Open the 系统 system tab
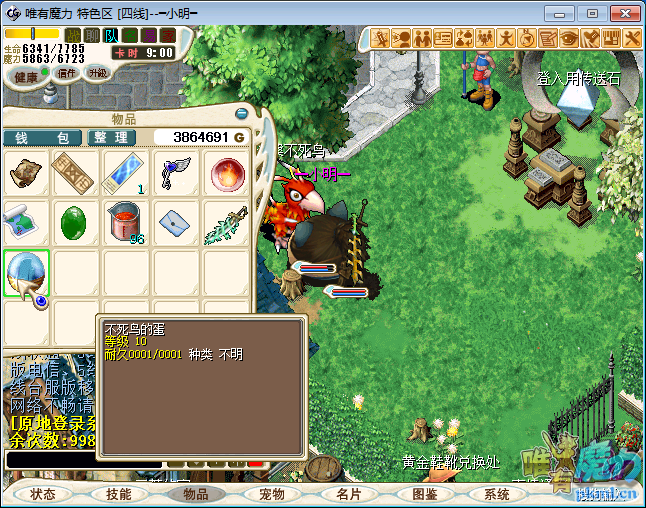This screenshot has width=646, height=508. click(x=497, y=494)
